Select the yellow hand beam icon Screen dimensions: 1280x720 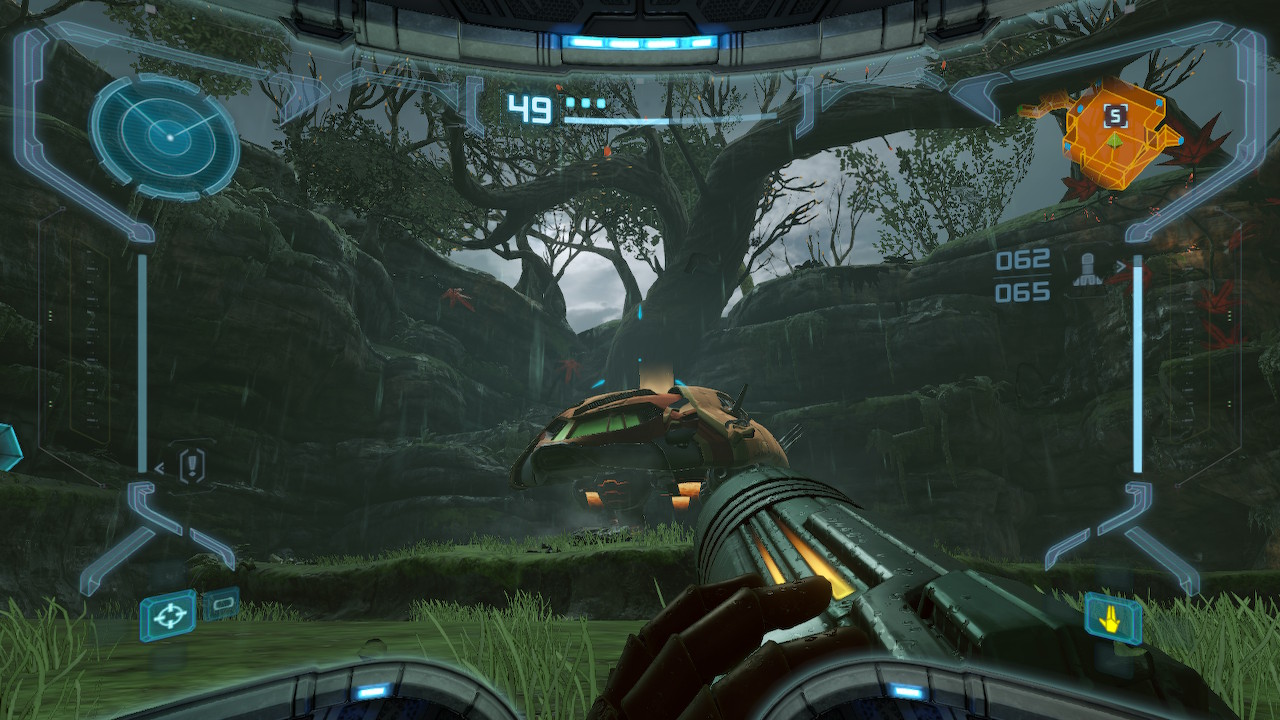1113,620
